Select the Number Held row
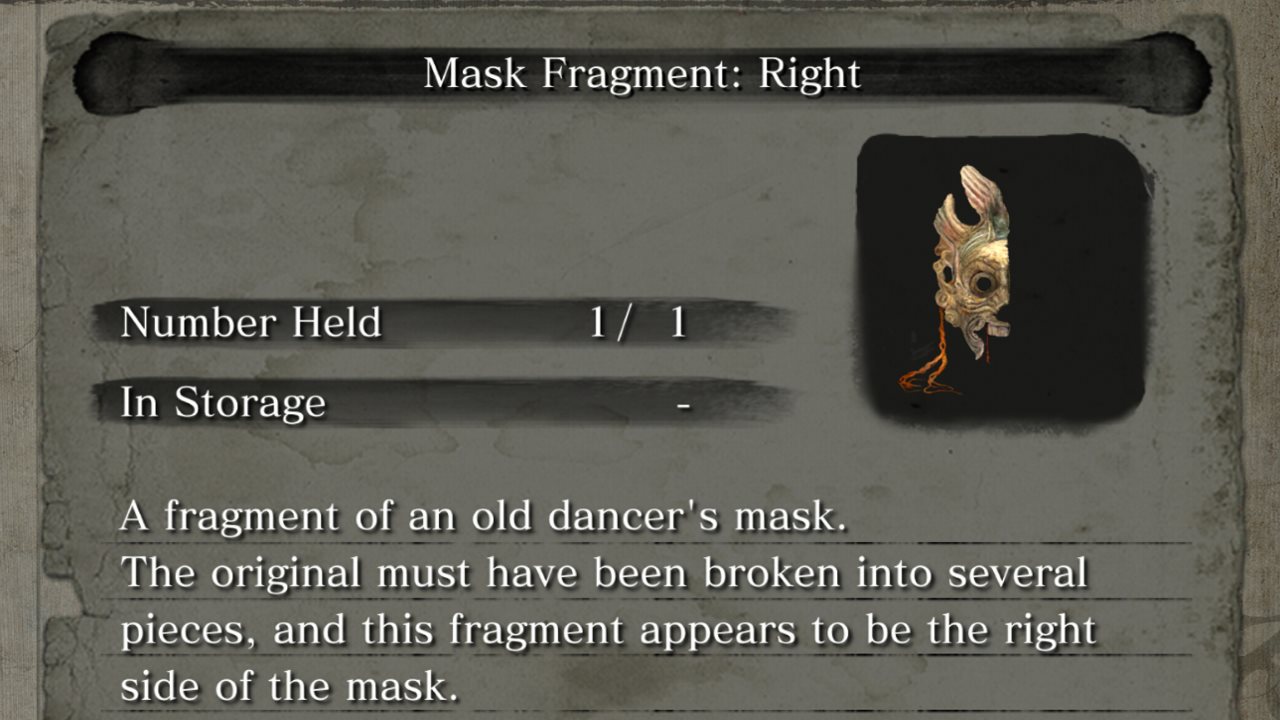Screen dimensions: 1280x720 400,322
